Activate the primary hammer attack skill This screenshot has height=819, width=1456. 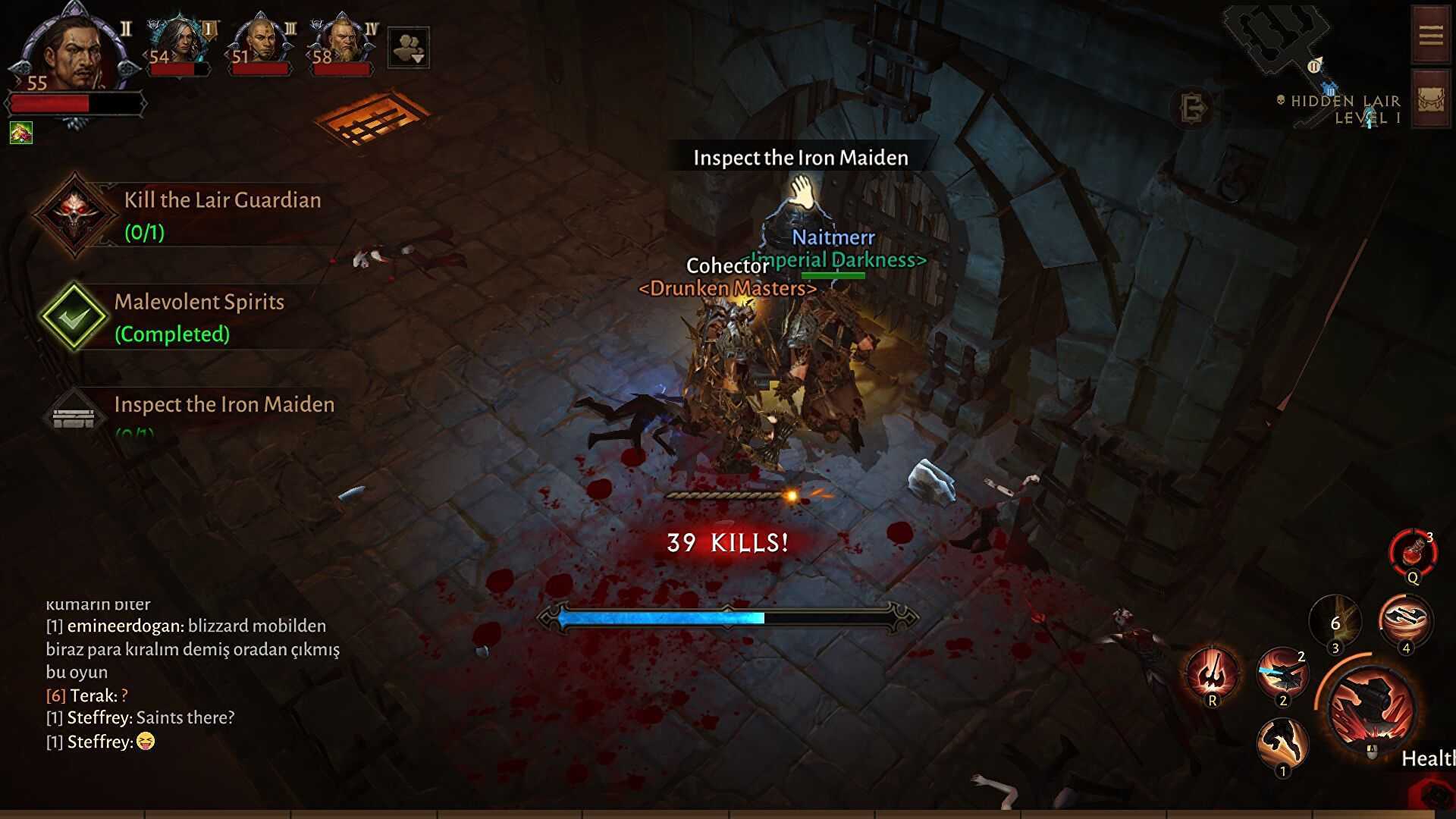[1371, 708]
